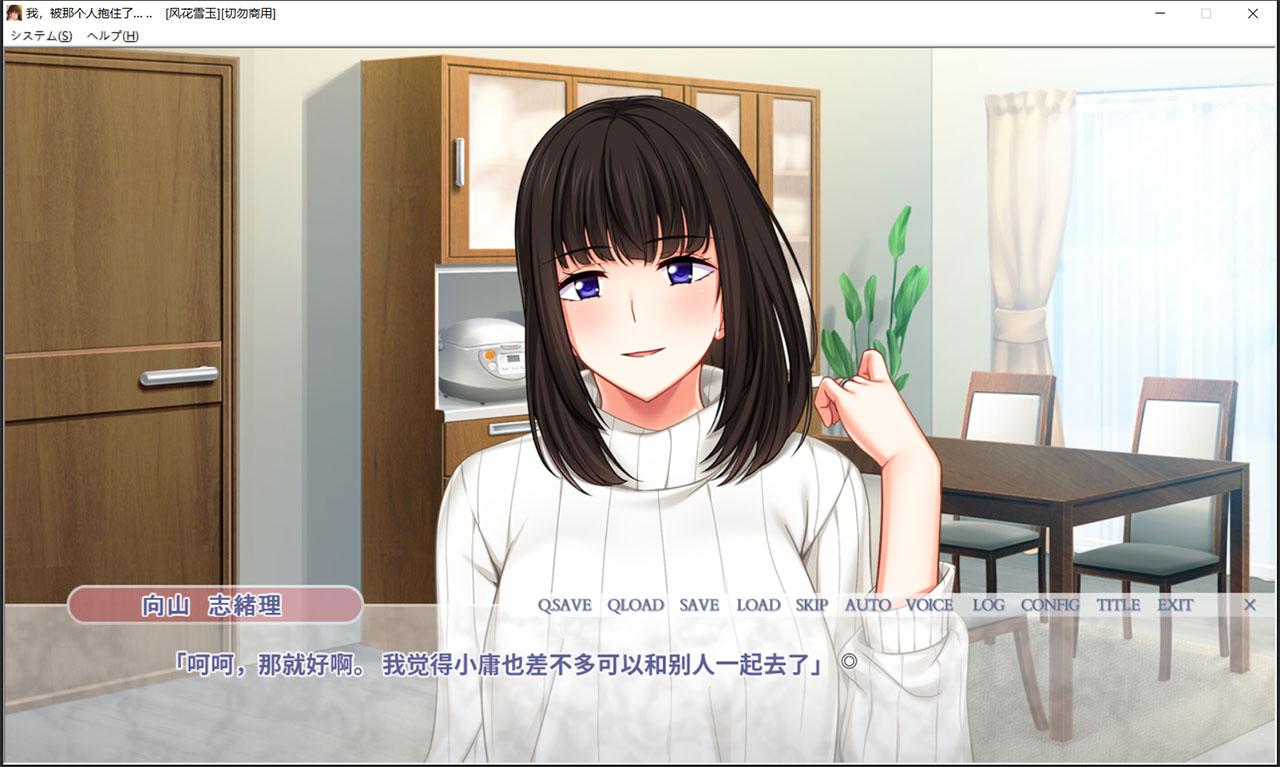
Task: Open the LOAD screen
Action: pos(758,605)
